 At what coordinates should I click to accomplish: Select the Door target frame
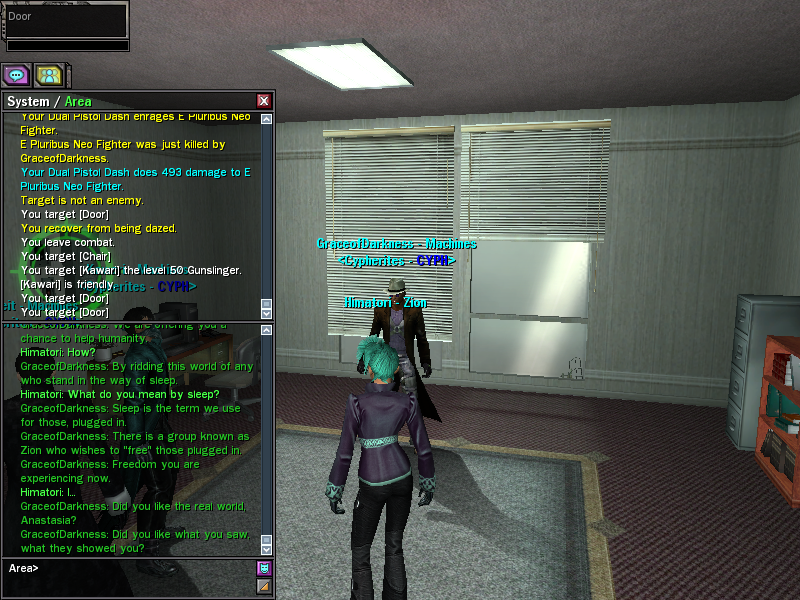66,20
